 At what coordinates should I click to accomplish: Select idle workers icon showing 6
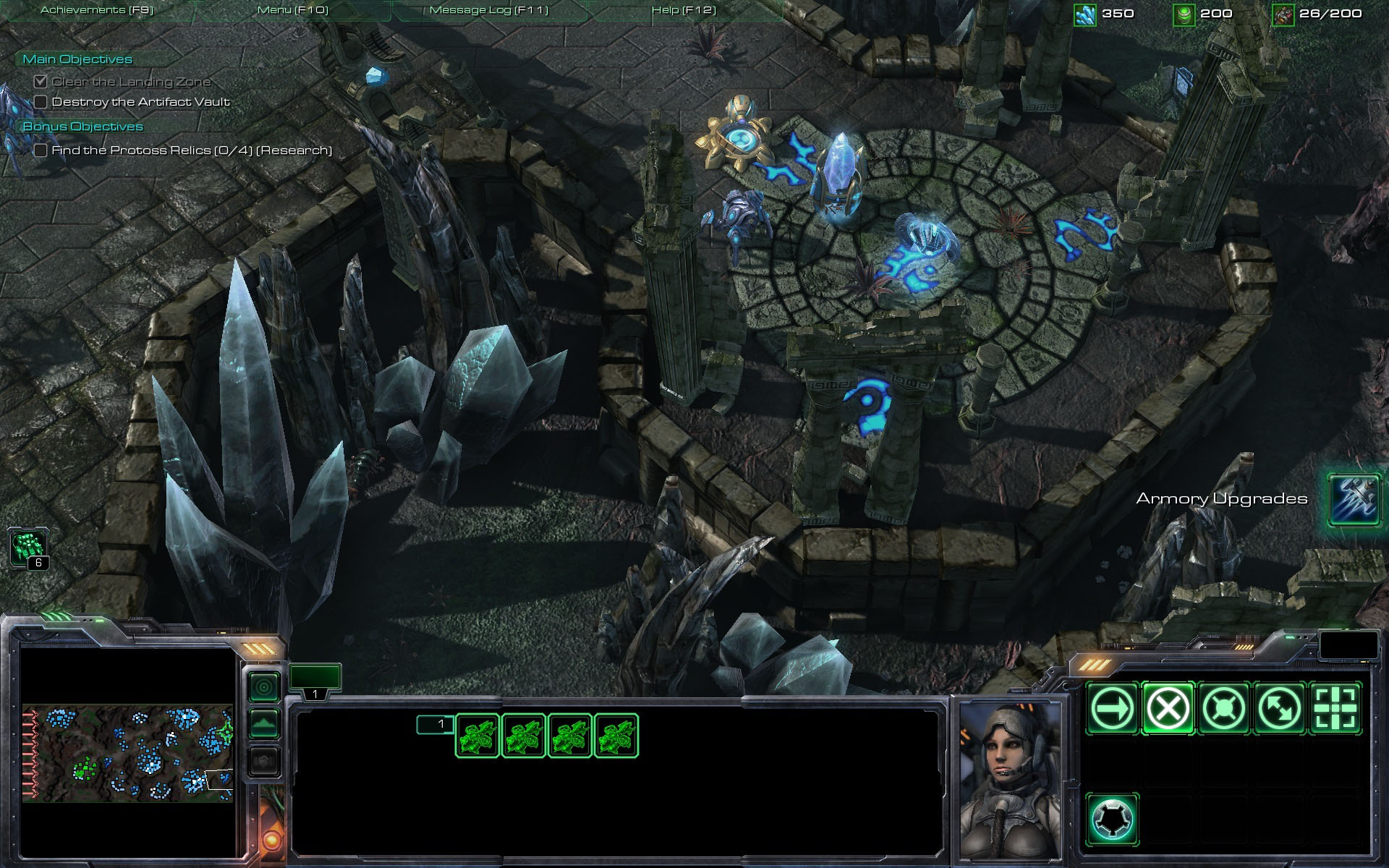pos(29,547)
